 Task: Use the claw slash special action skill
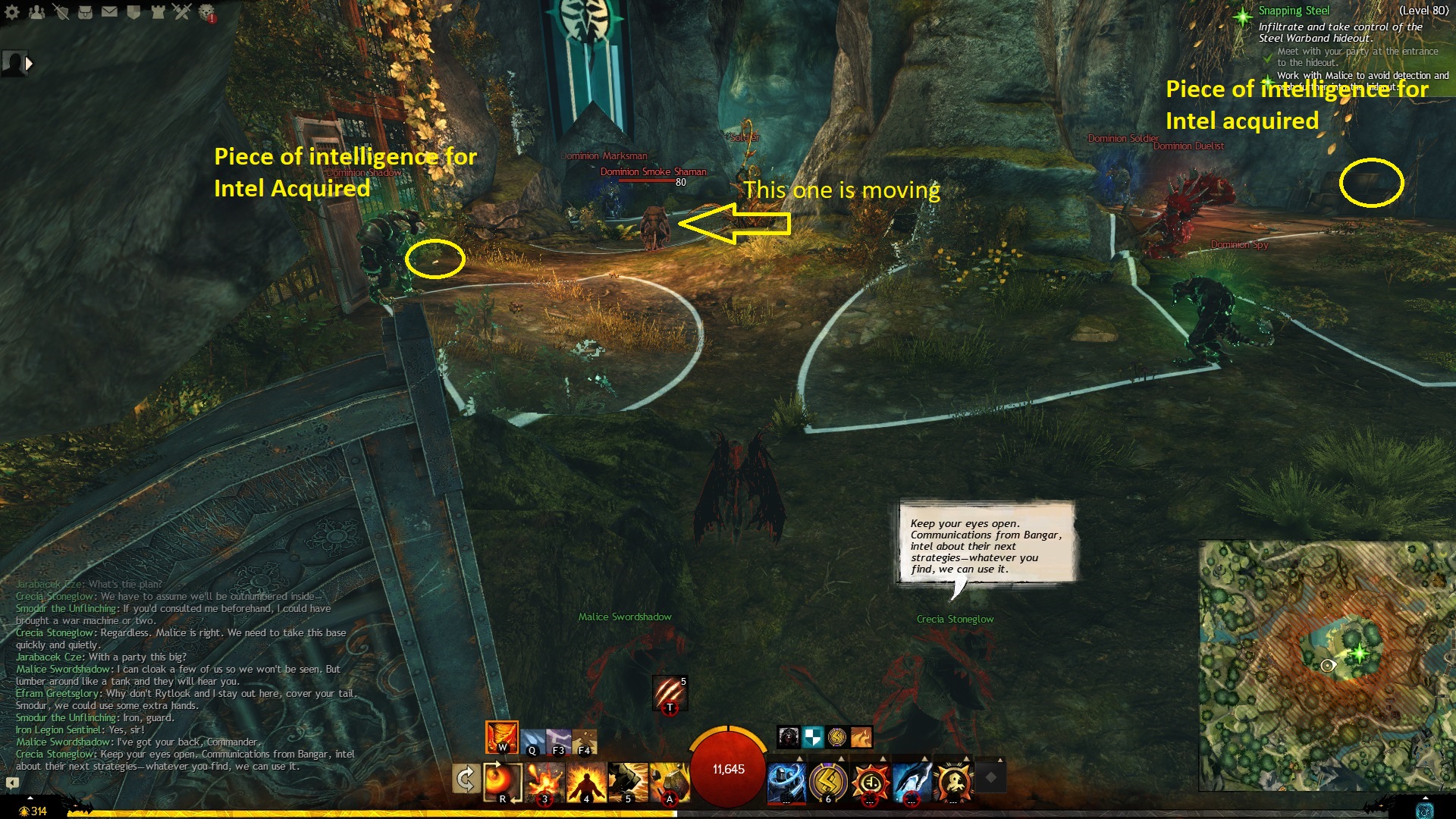click(x=669, y=693)
